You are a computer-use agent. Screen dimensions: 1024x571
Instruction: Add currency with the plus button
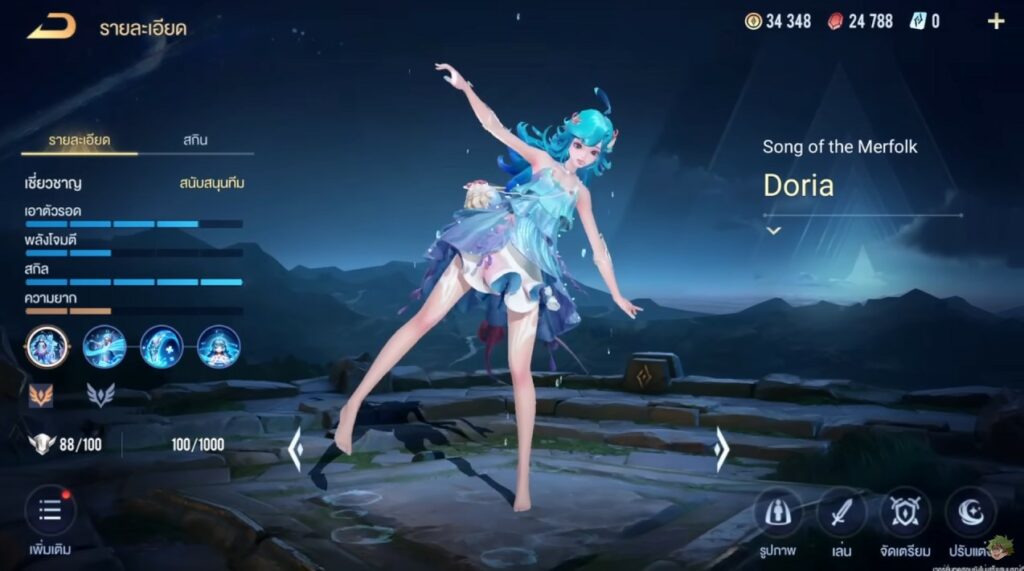[x=996, y=21]
